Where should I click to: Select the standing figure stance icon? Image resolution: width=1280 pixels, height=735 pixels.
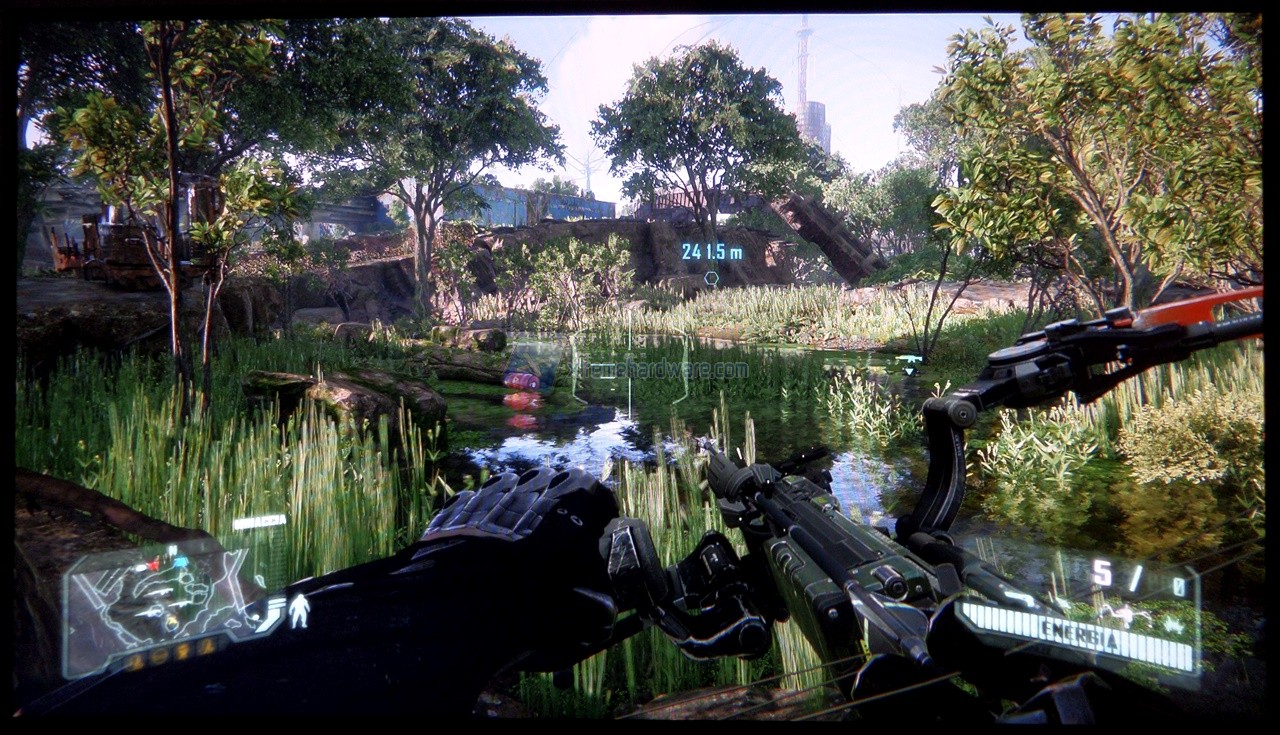[x=298, y=611]
